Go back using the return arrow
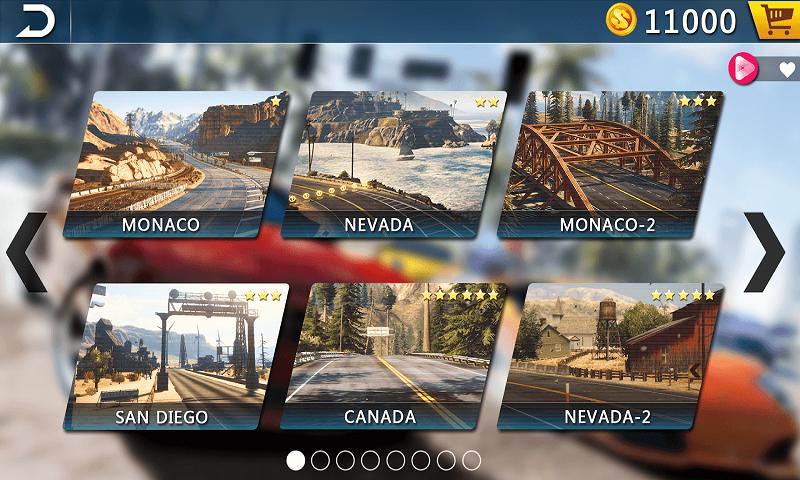This screenshot has width=800, height=480. tap(34, 20)
